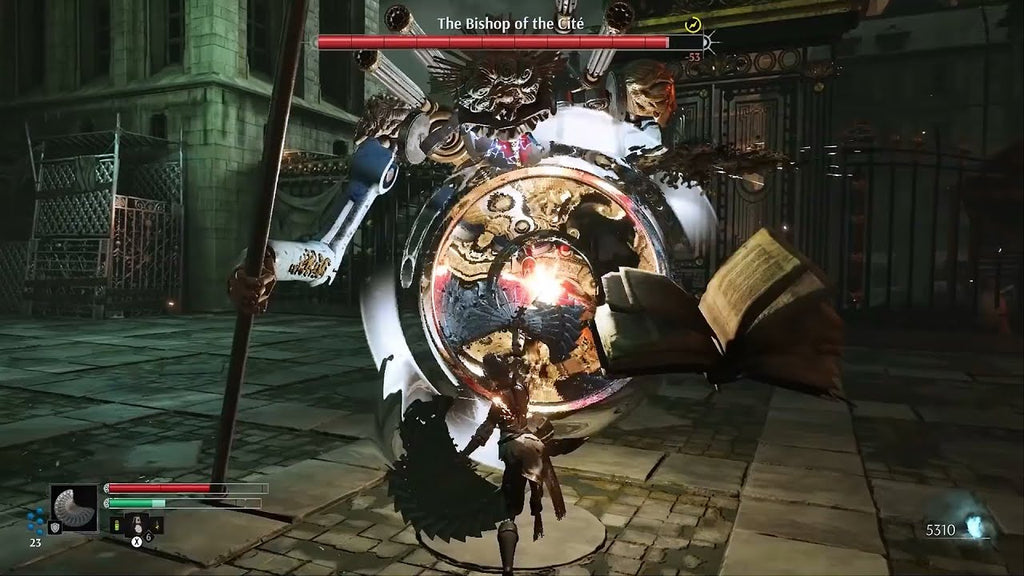Click the yellow lightning status icon above boss bar
Viewport: 1024px width, 576px height.
[693, 24]
